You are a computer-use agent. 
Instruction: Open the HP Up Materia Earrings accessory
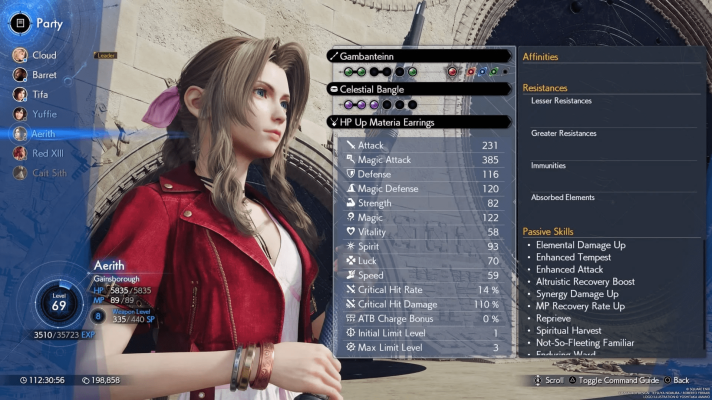[x=421, y=122]
